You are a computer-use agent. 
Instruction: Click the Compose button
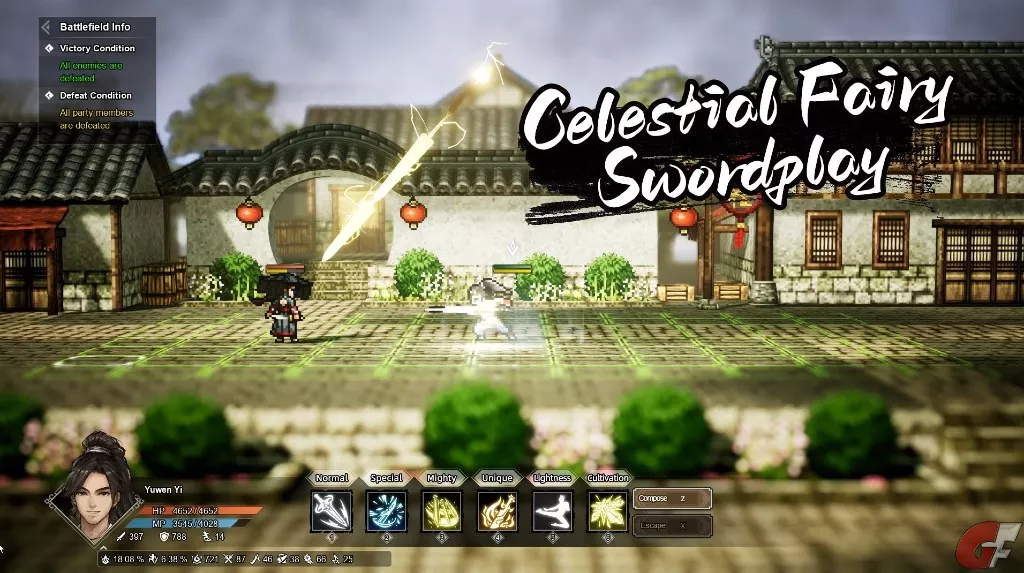(672, 498)
